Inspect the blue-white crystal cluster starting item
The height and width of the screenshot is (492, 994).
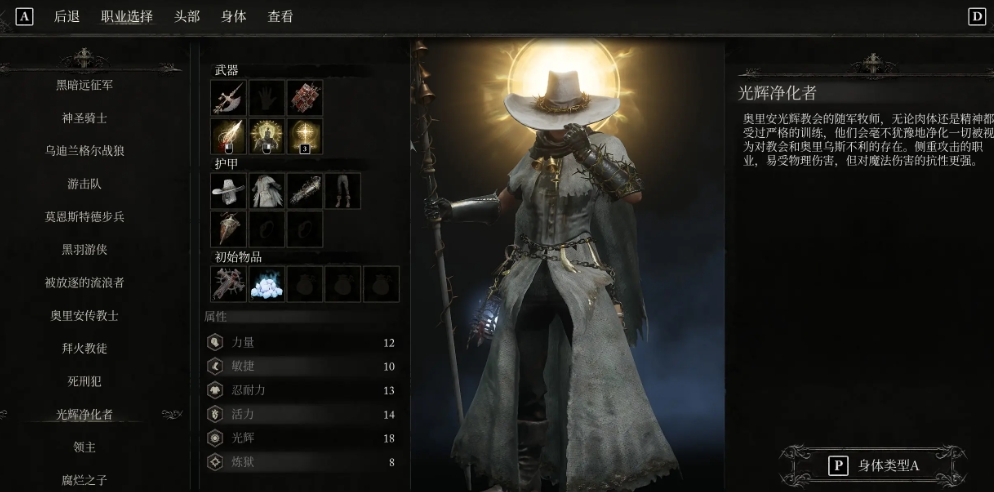click(x=267, y=284)
